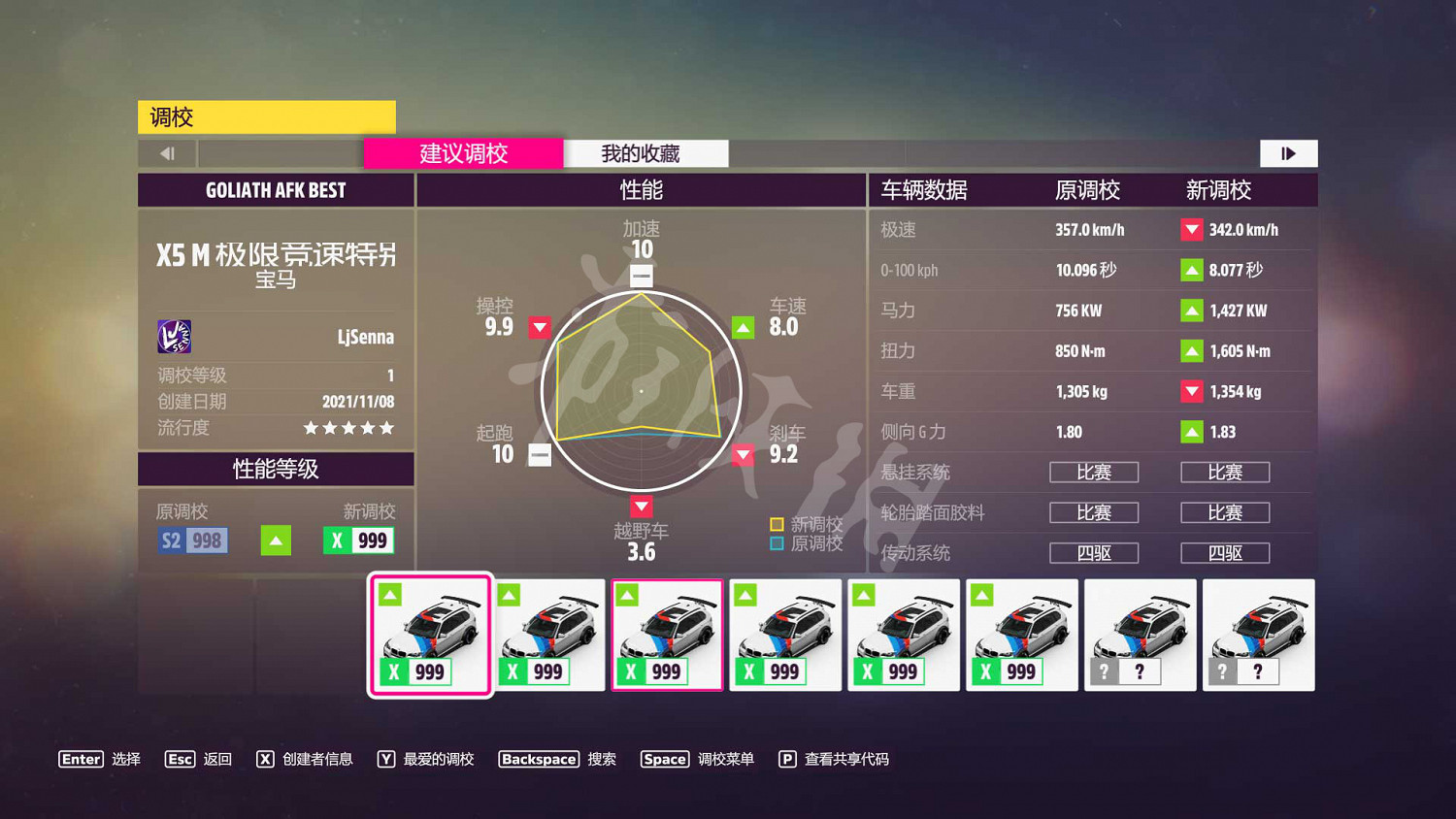Expand the 比赛 tire compound option
This screenshot has height=819, width=1456.
point(1093,512)
